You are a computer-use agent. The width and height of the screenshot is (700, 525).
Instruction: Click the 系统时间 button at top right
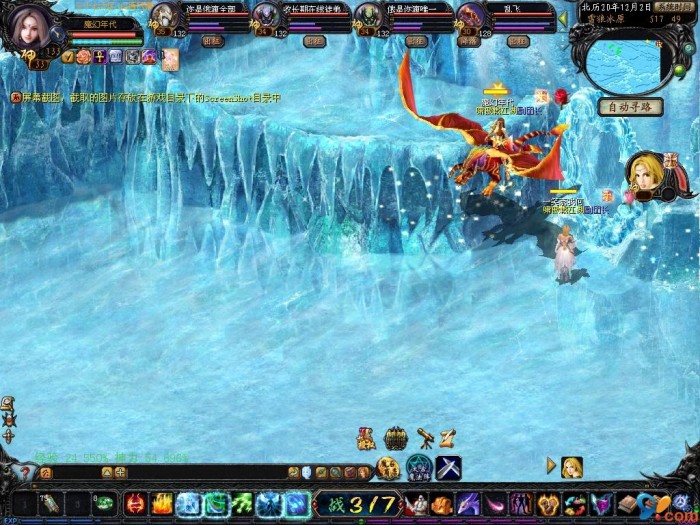676,6
